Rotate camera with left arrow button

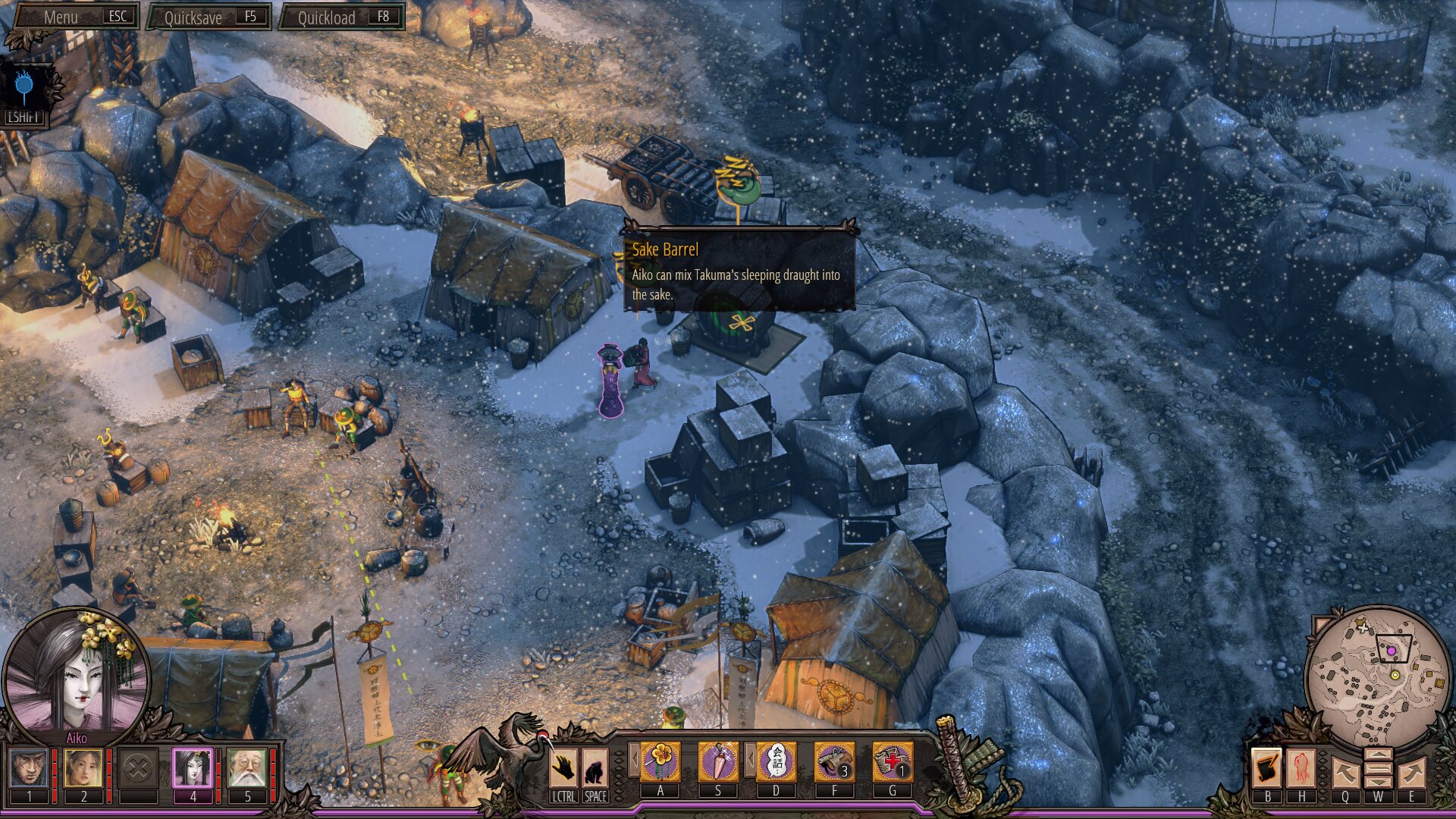pos(1345,773)
